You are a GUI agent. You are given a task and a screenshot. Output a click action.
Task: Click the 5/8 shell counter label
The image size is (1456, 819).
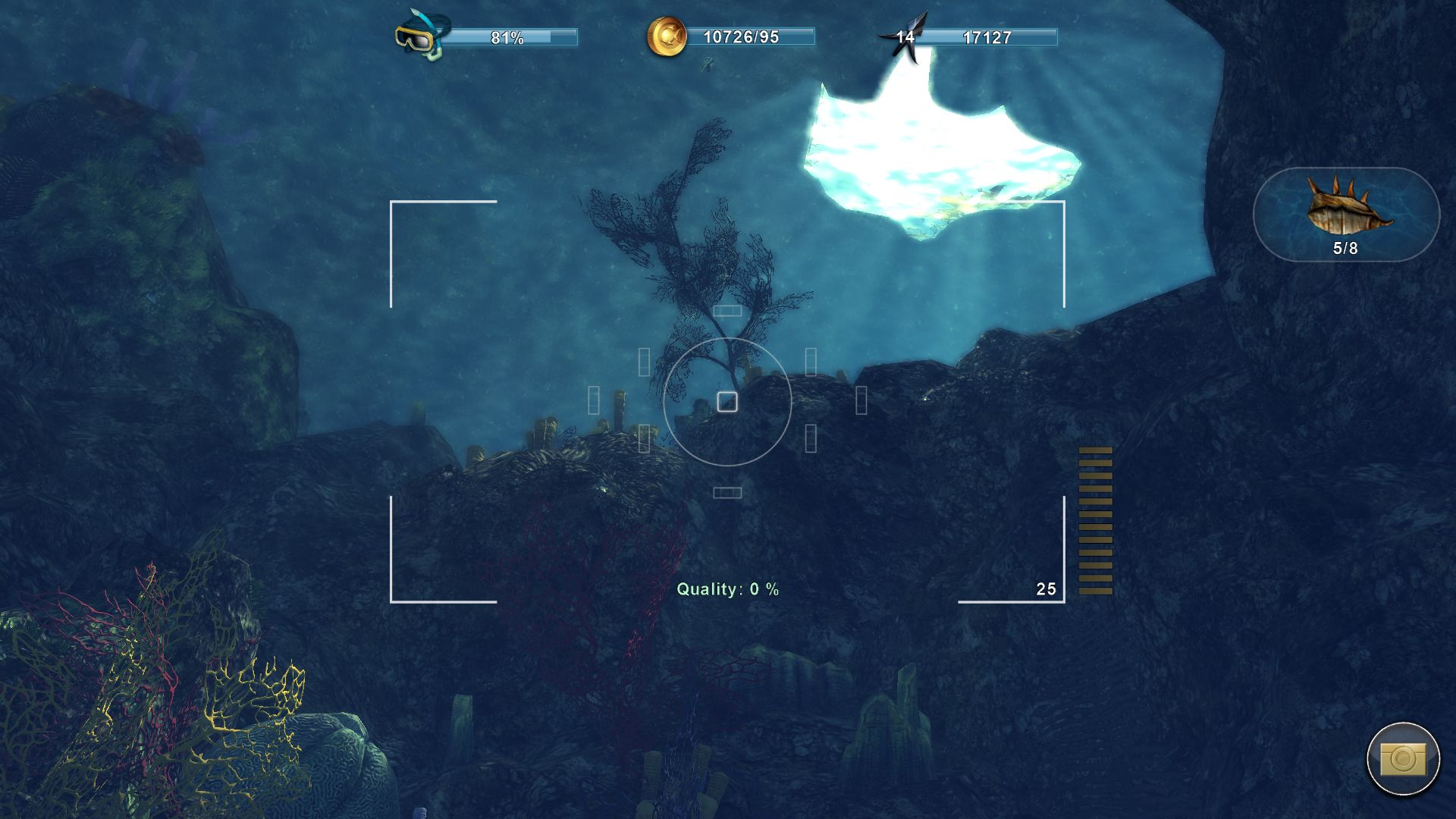[x=1345, y=248]
